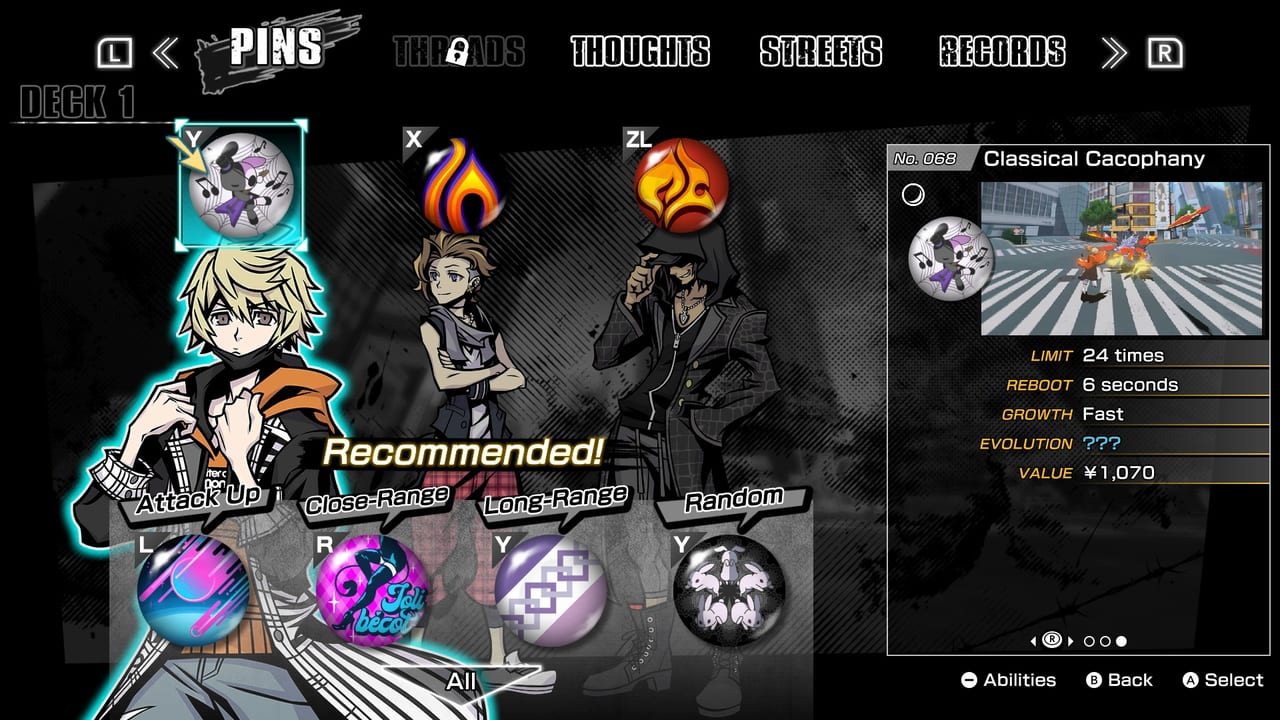This screenshot has width=1280, height=720.
Task: Advance to the next detail page with right arrow
Action: 1071,643
